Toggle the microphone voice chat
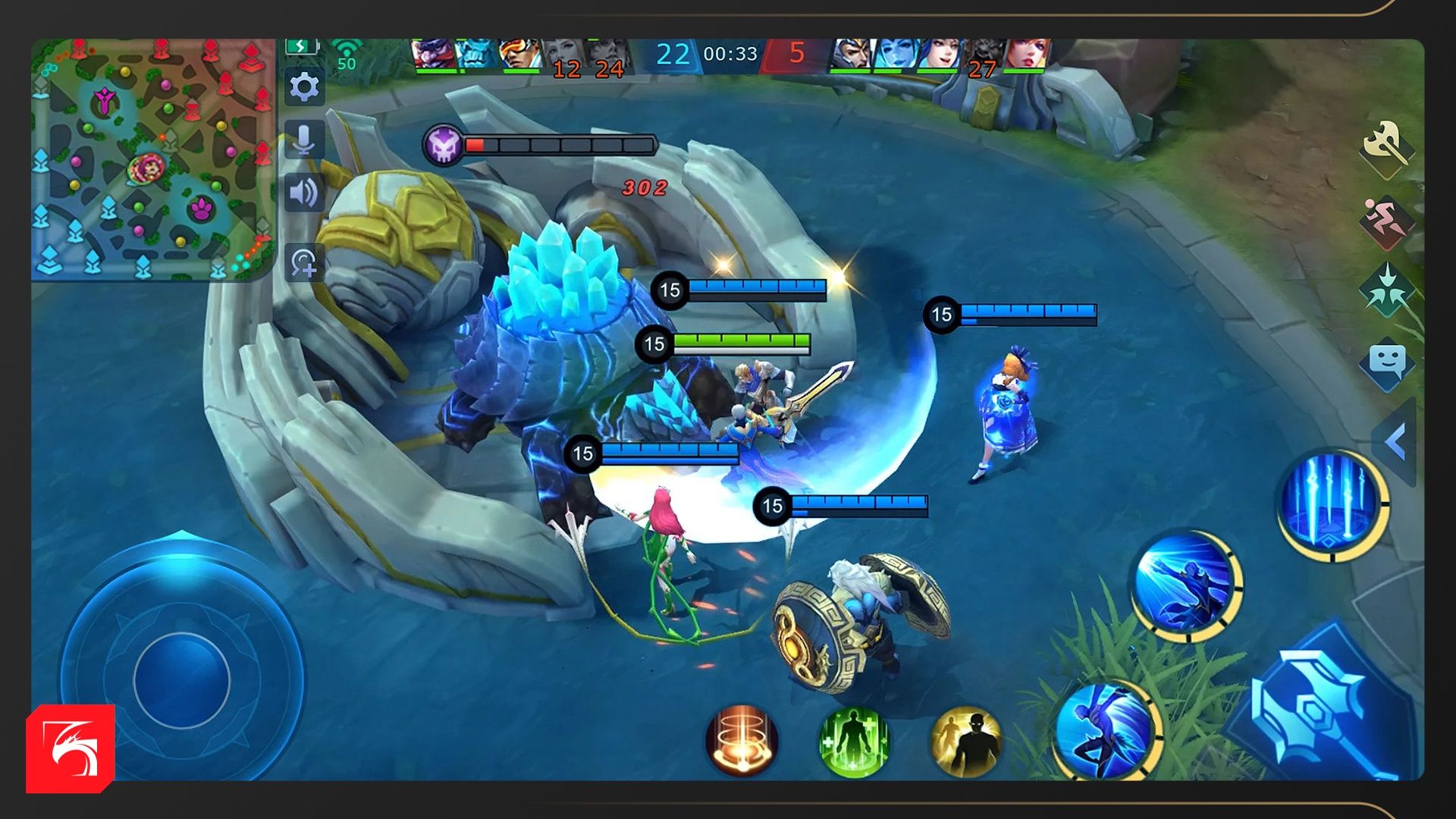This screenshot has width=1456, height=819. click(x=304, y=140)
